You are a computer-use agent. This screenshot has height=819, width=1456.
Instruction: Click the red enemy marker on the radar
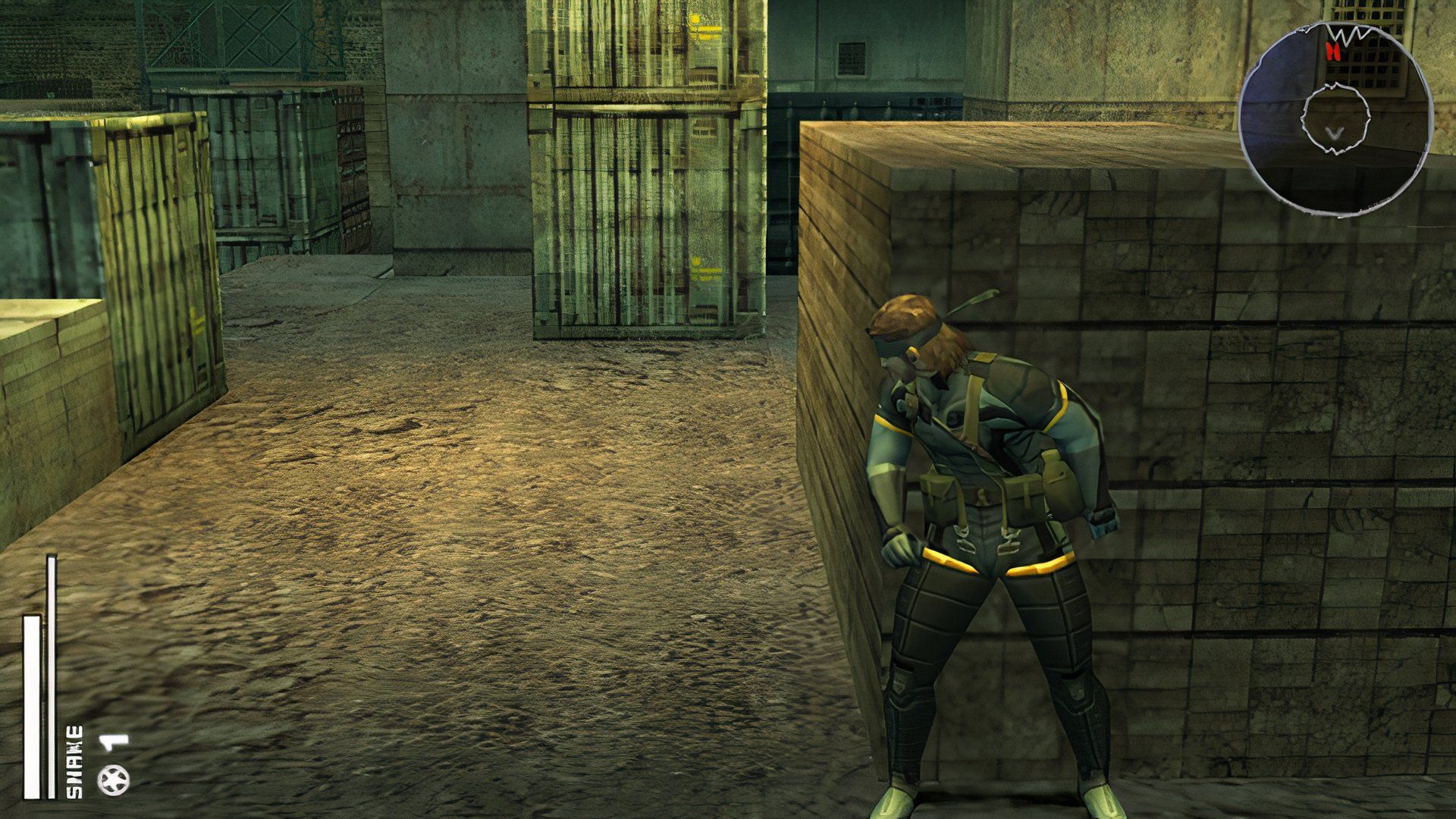[x=1334, y=51]
